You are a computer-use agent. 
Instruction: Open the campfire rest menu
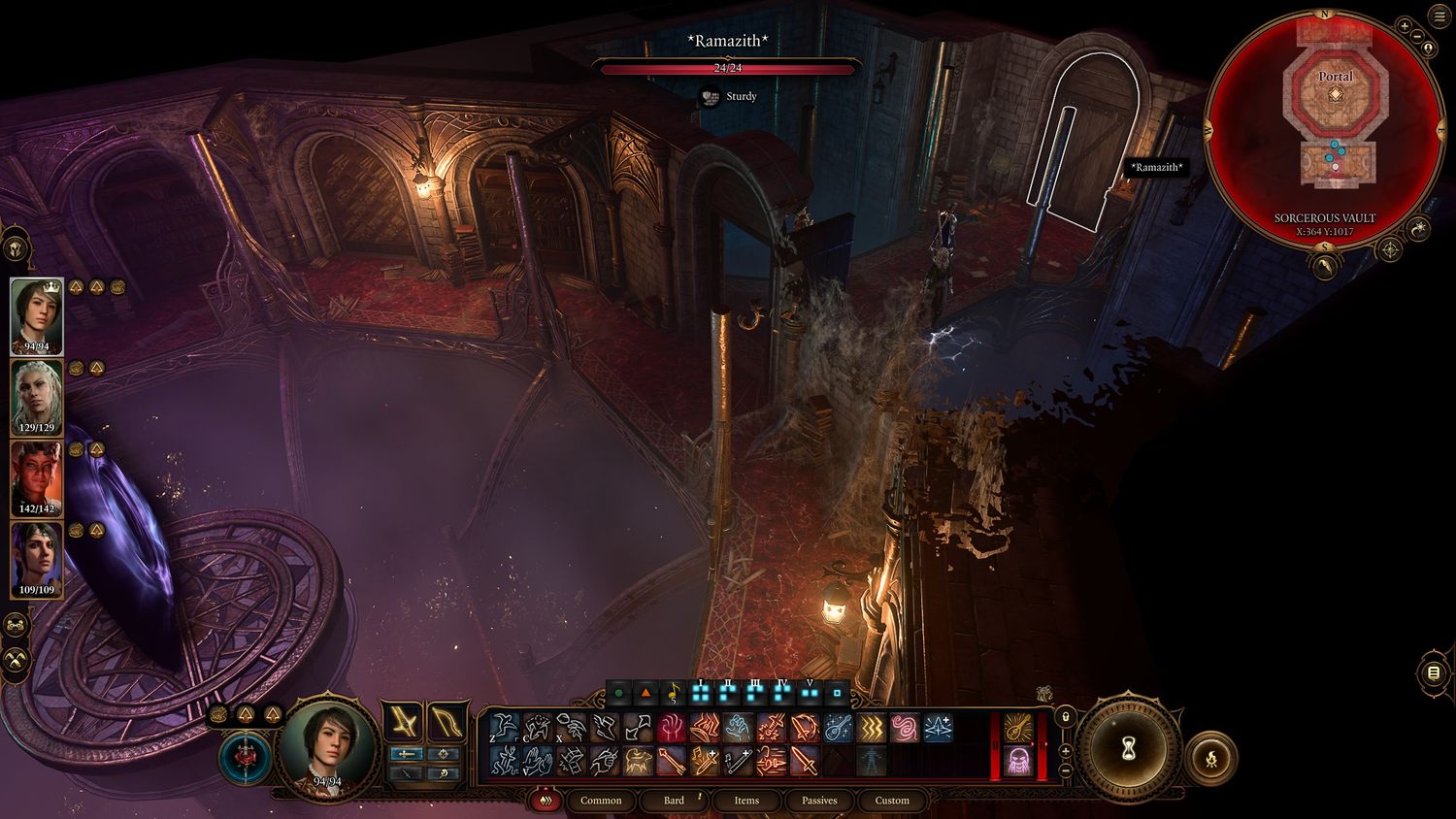coord(1212,758)
